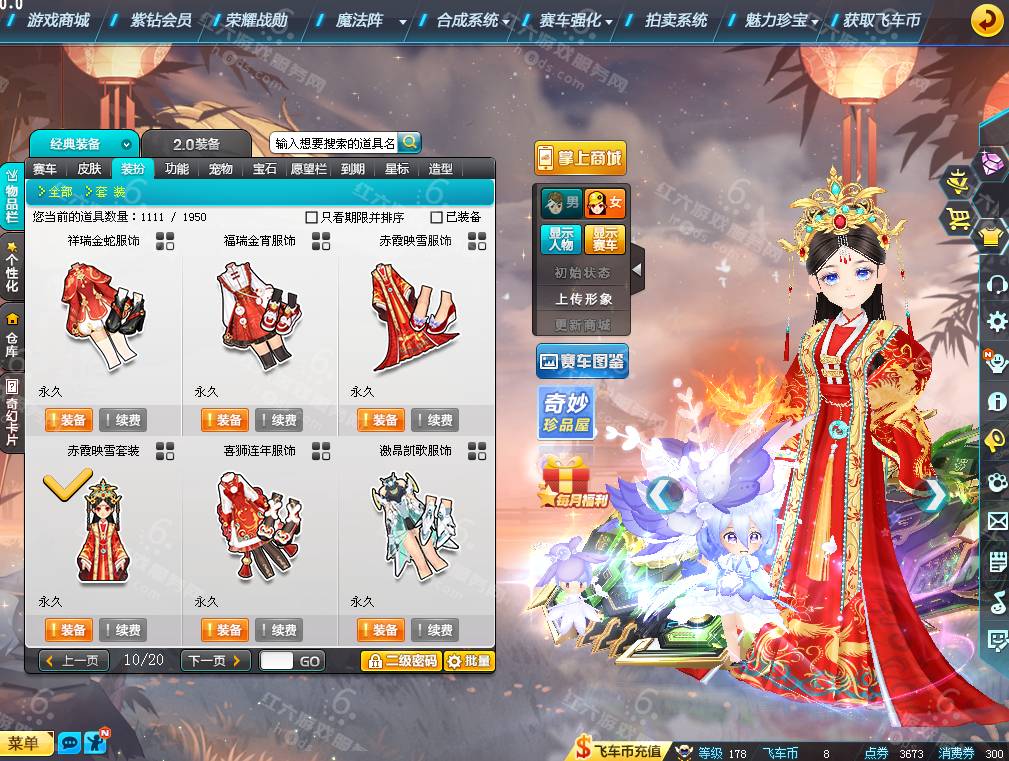
Task: Enable 只看期限并排序 checkbox
Action: click(x=311, y=217)
